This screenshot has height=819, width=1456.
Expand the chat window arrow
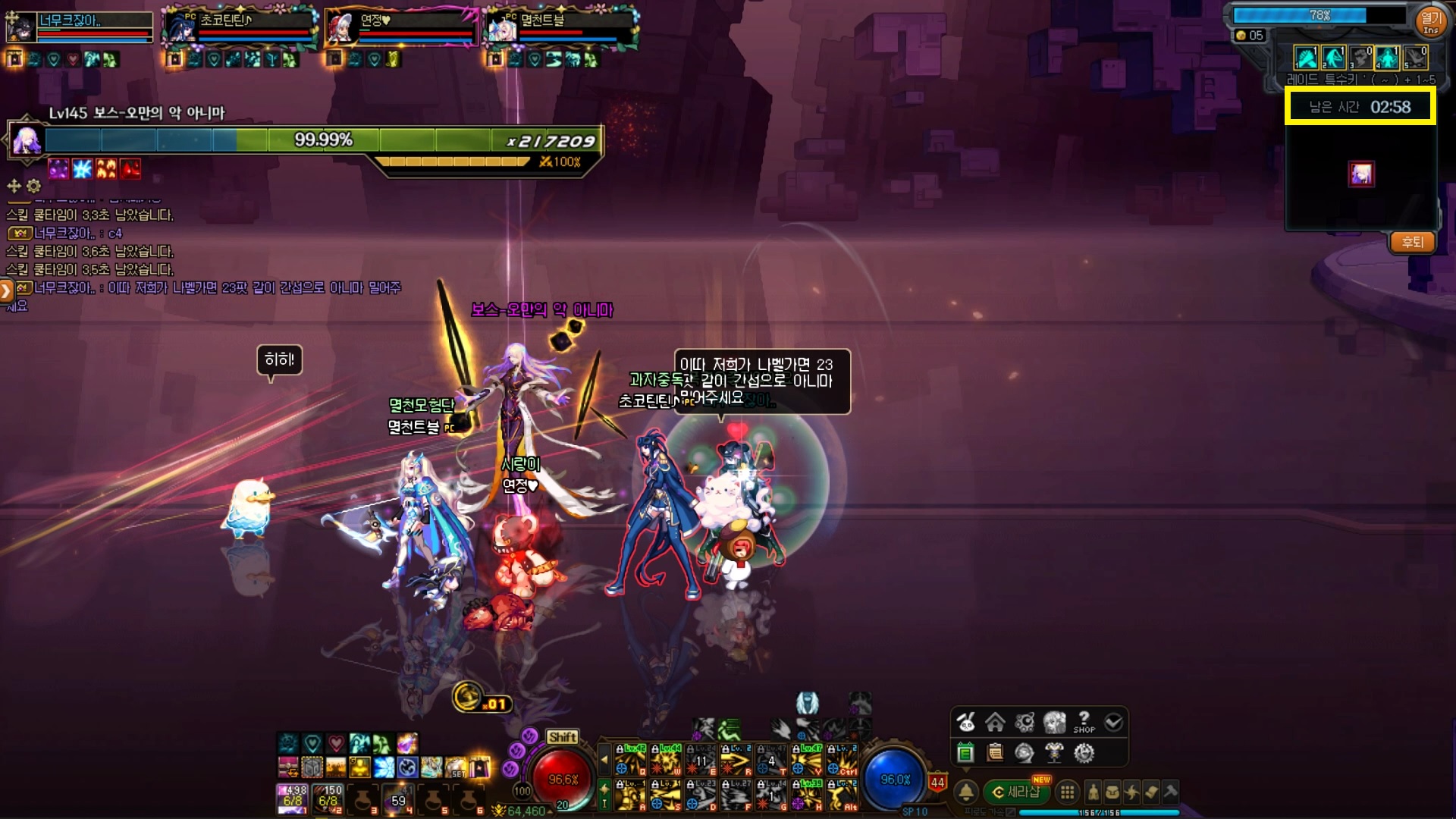tap(6, 290)
